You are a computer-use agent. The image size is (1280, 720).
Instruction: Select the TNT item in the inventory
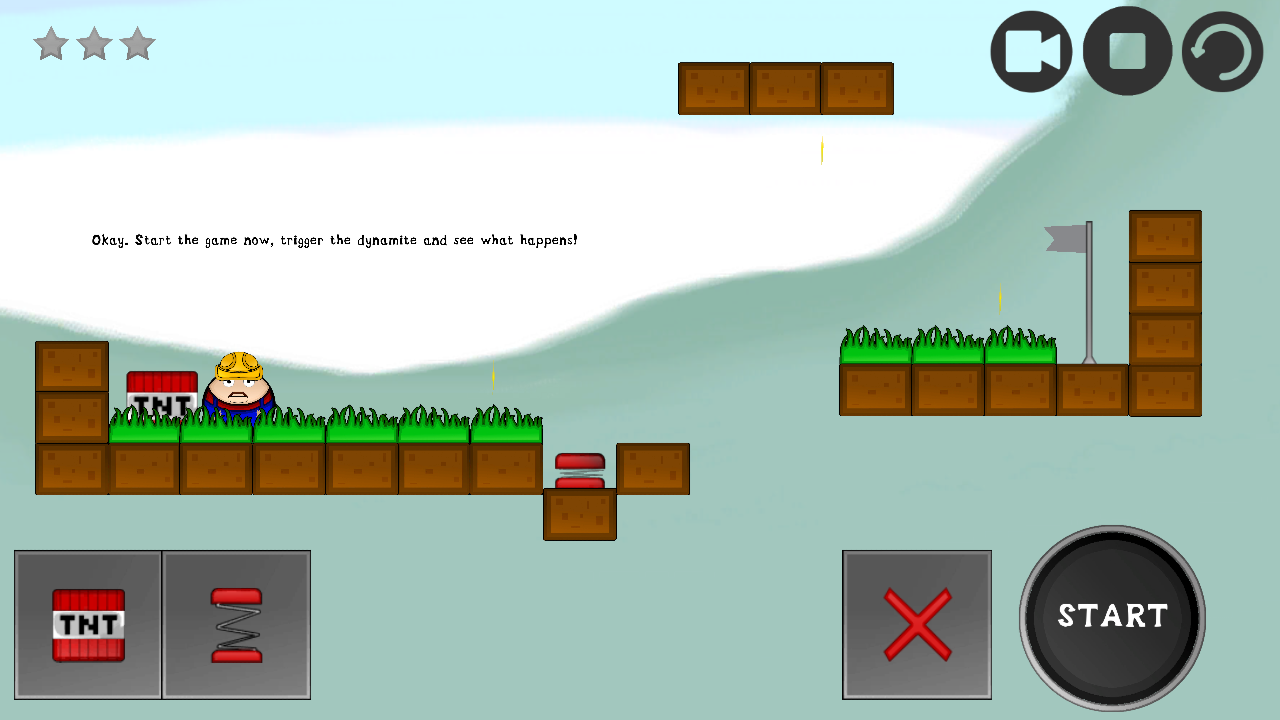coord(88,624)
